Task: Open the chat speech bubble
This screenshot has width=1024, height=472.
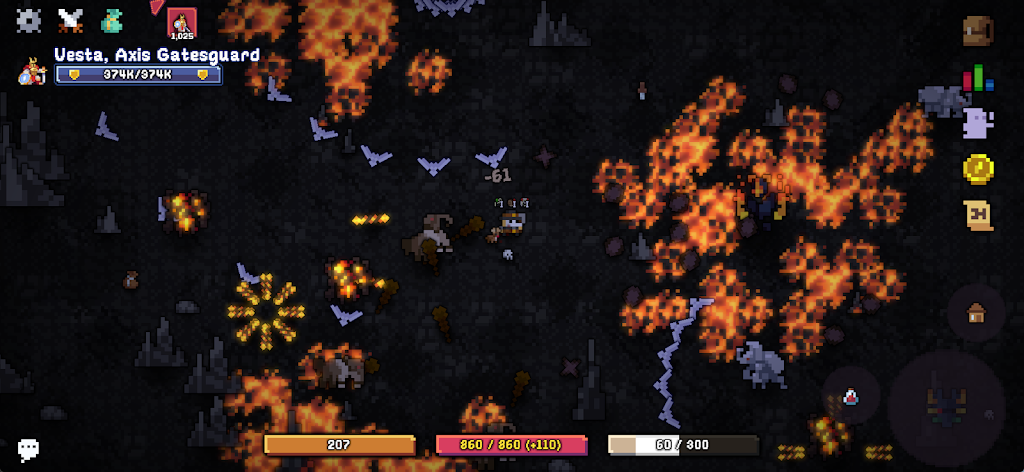Action: point(28,449)
